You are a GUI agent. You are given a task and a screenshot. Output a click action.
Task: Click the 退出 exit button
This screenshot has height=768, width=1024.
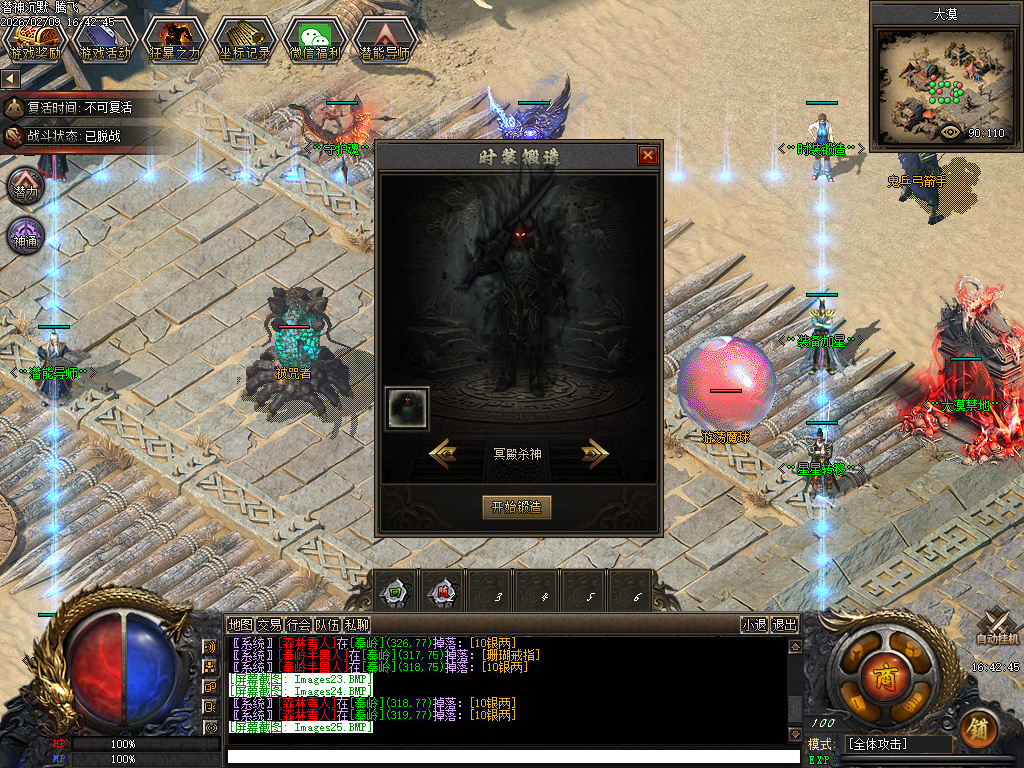[785, 625]
